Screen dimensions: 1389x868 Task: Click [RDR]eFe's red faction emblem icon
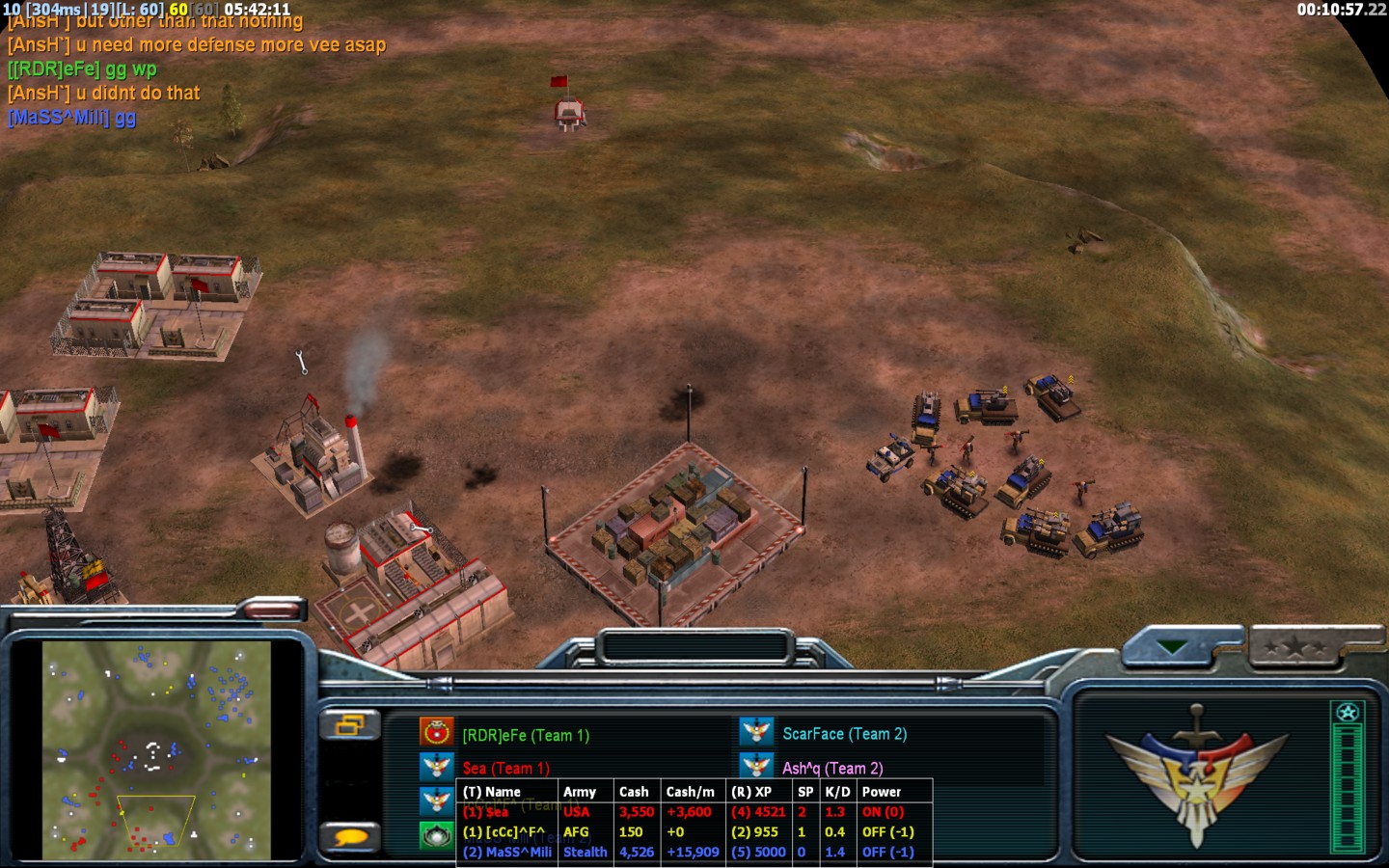(437, 732)
